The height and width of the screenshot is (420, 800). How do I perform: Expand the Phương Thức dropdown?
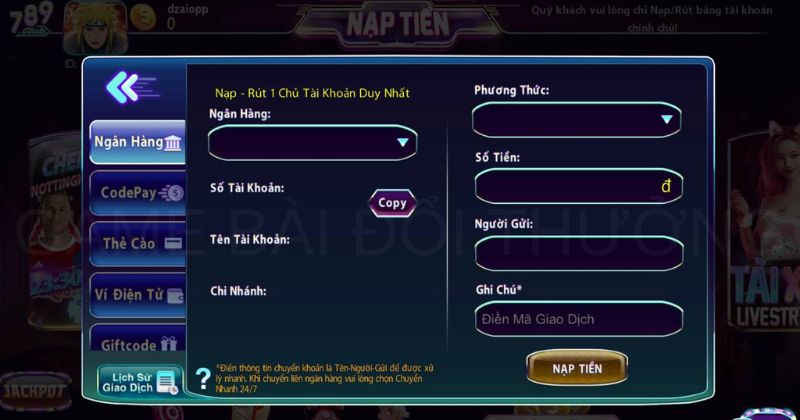(x=577, y=120)
